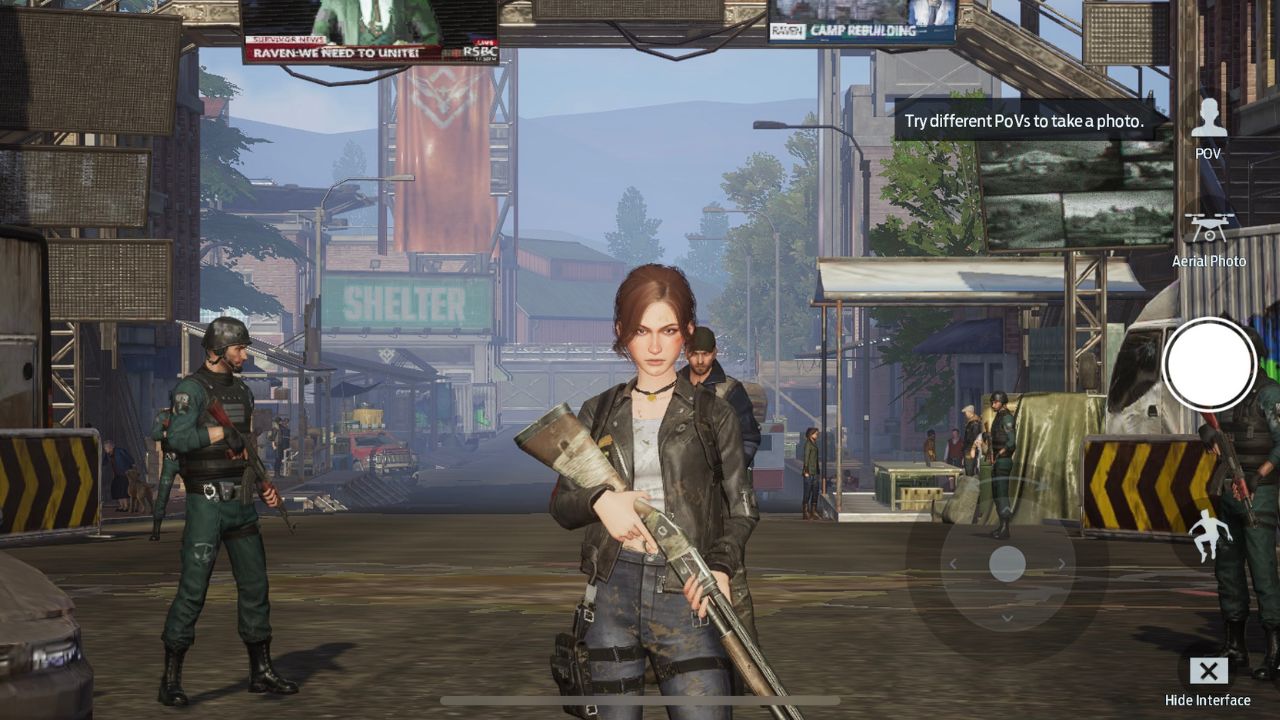
Task: Tap the white shutter button
Action: [x=1209, y=364]
